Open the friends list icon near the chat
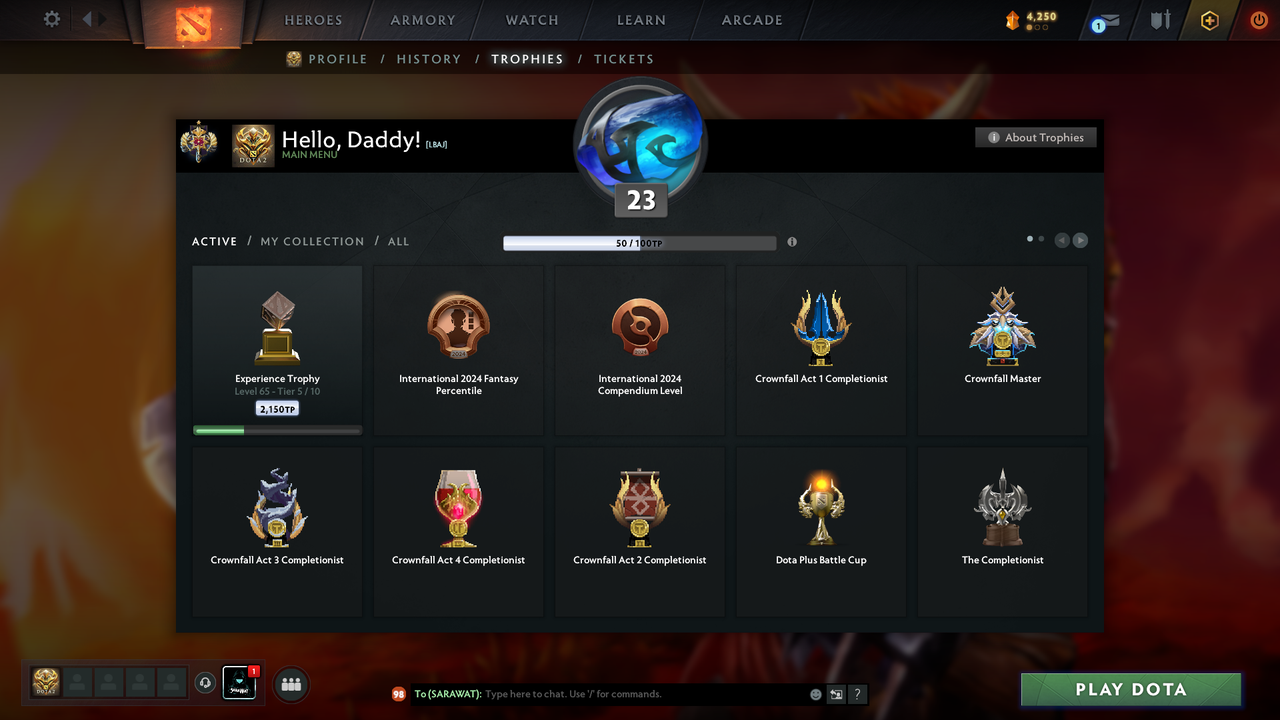 coord(290,684)
